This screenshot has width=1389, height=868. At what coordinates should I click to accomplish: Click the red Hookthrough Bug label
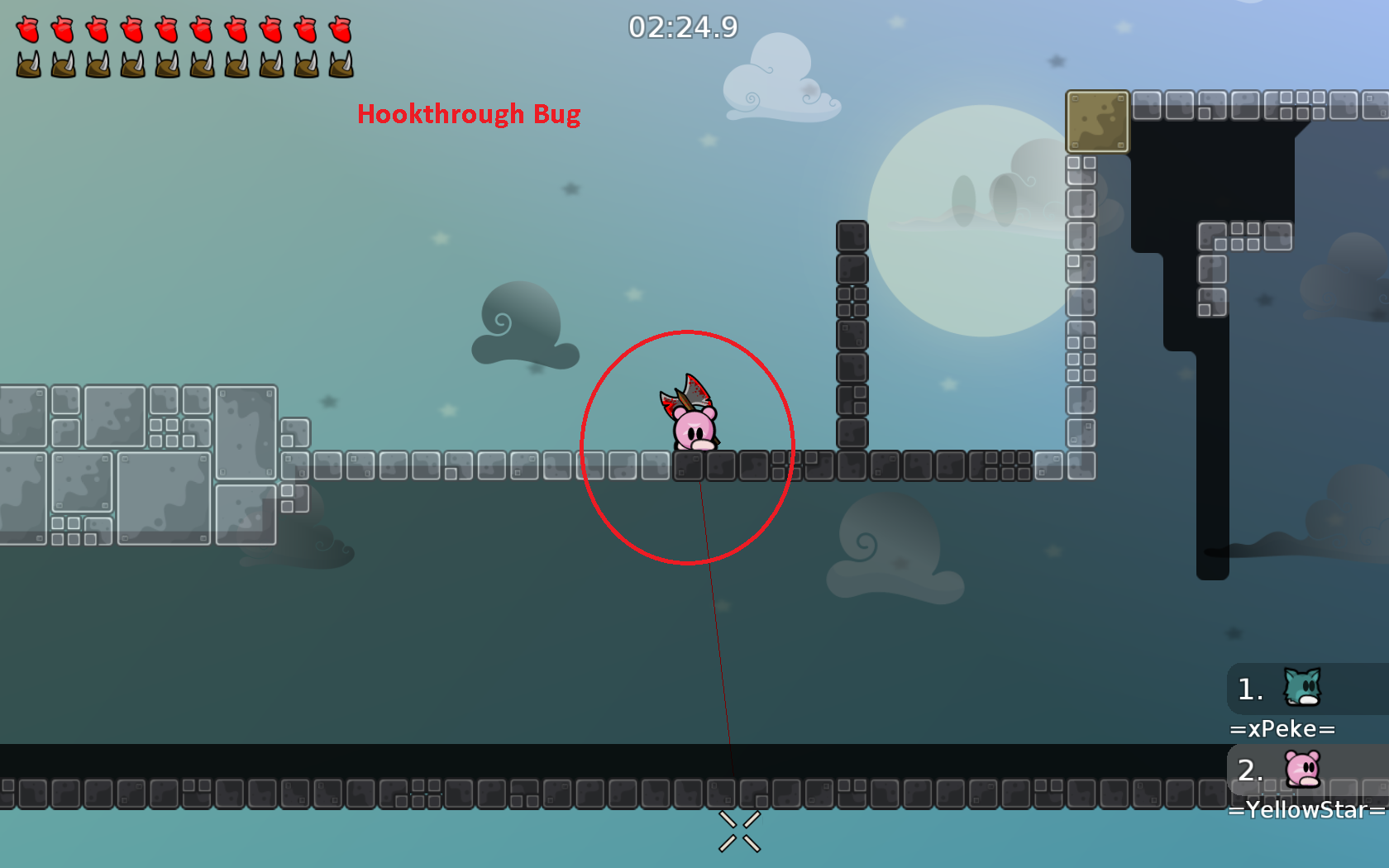pos(468,115)
